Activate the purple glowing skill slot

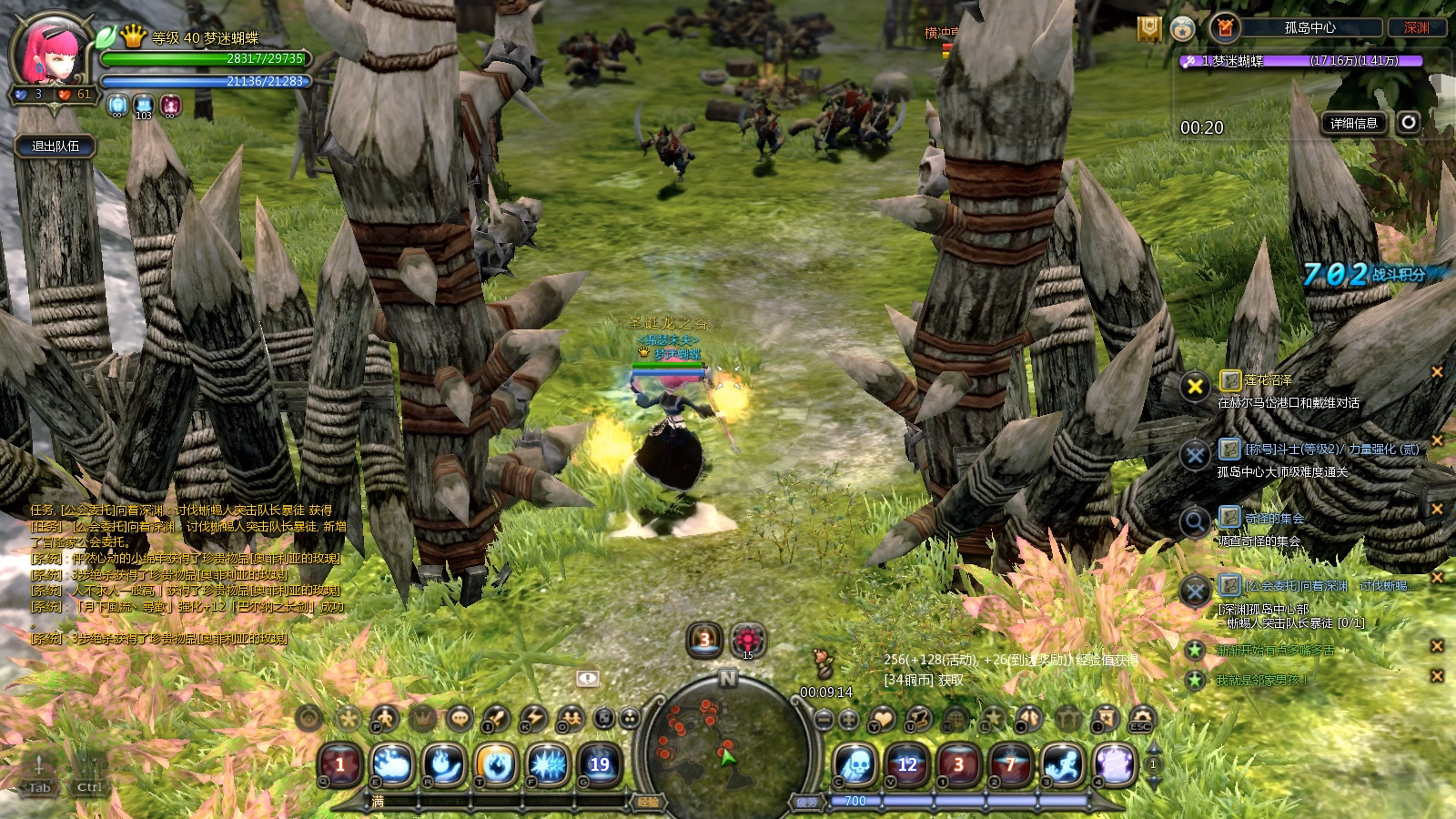(1114, 764)
